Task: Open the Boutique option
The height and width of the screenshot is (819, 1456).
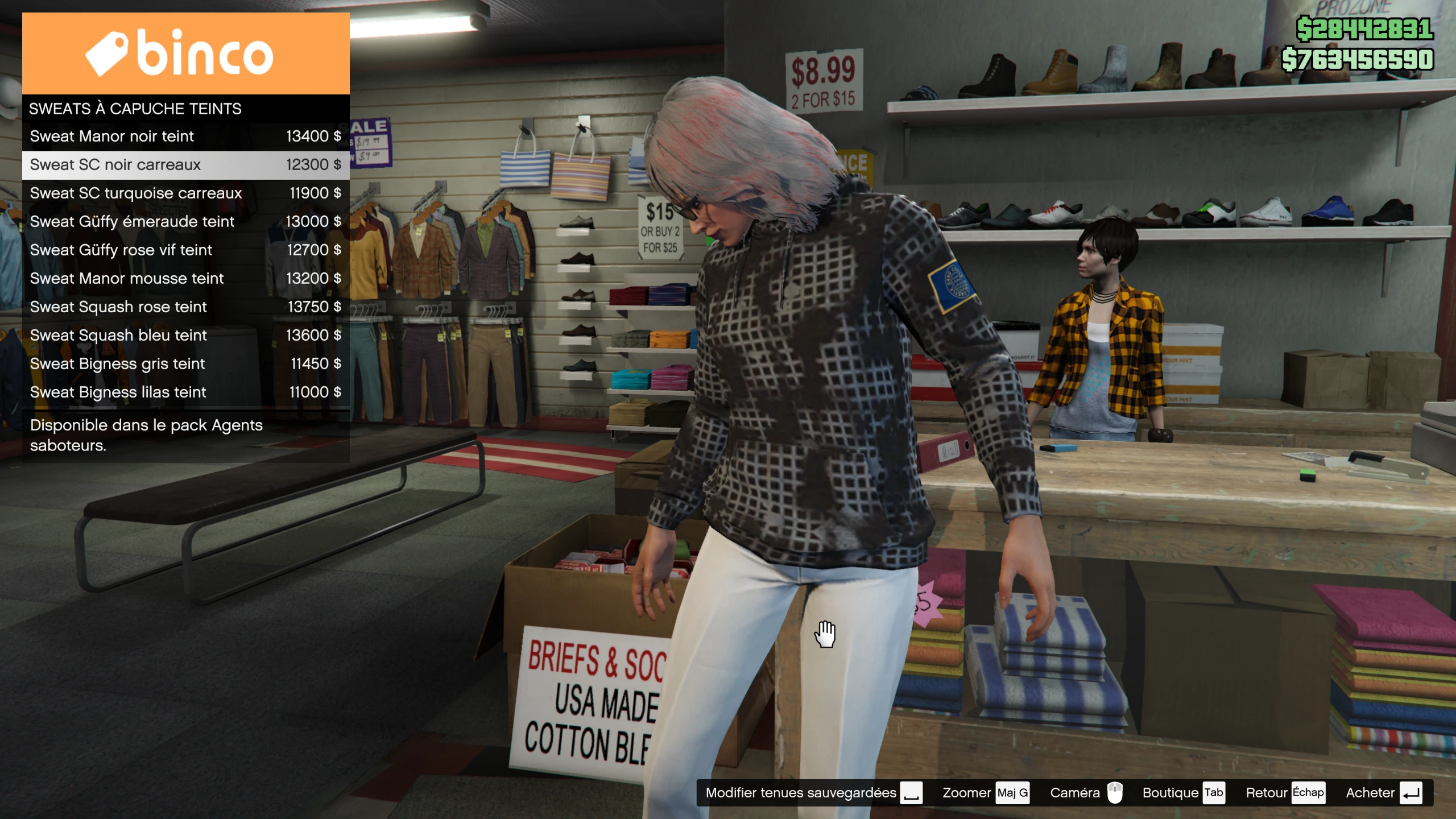Action: (x=1182, y=793)
